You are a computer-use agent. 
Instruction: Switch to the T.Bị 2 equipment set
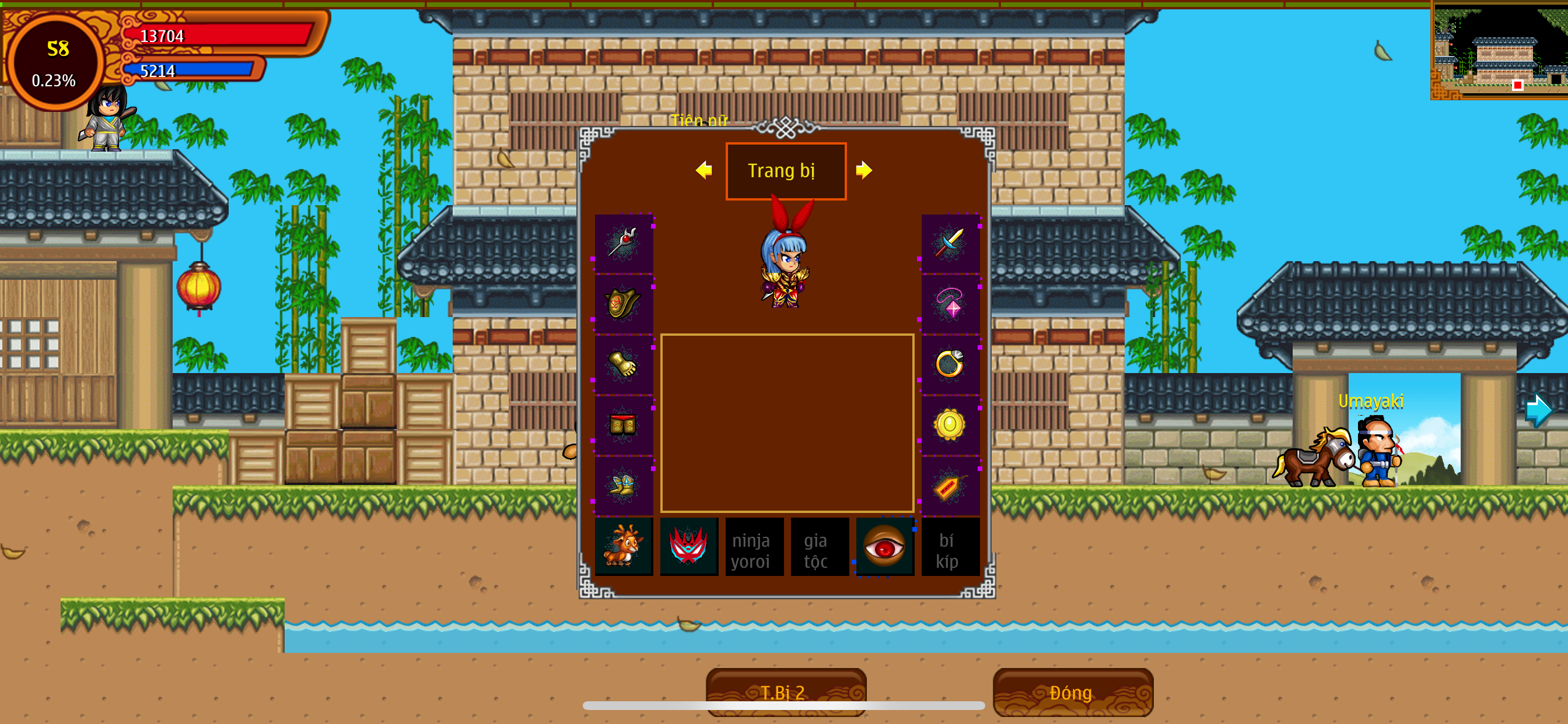coord(785,693)
